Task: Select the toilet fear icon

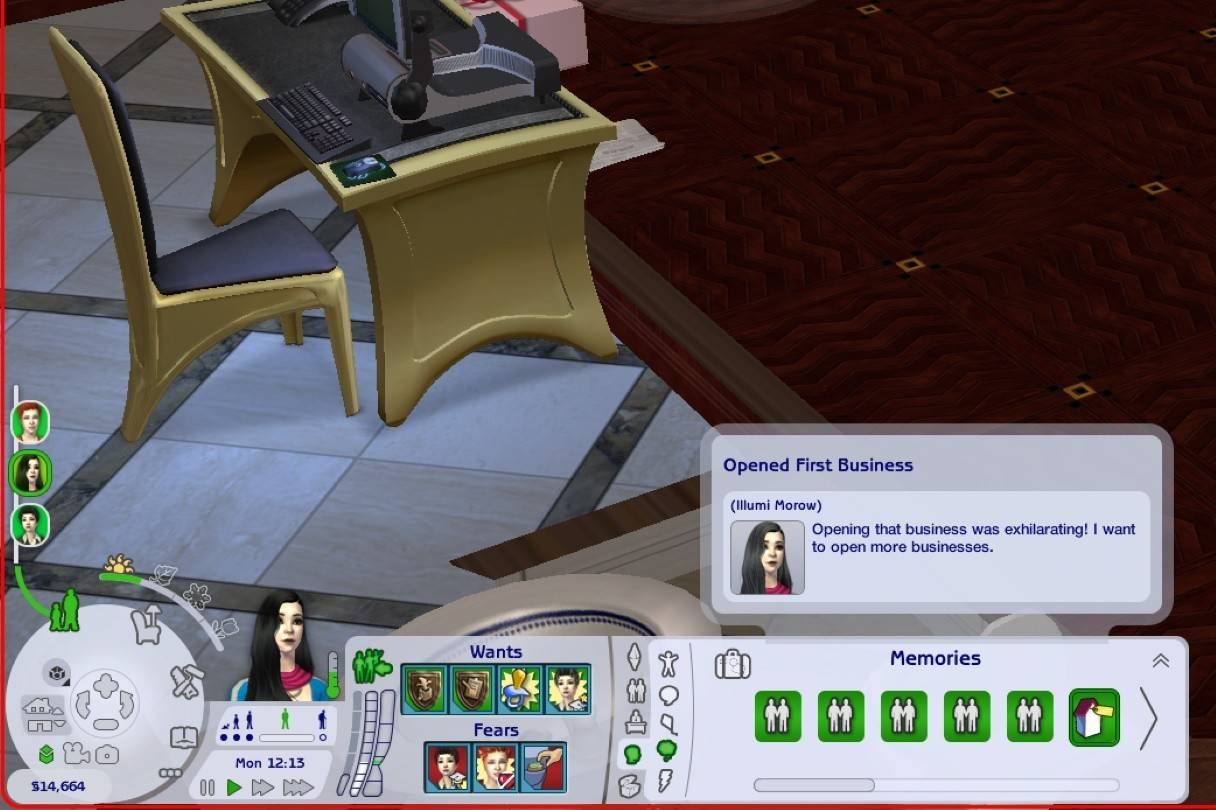Action: 543,768
